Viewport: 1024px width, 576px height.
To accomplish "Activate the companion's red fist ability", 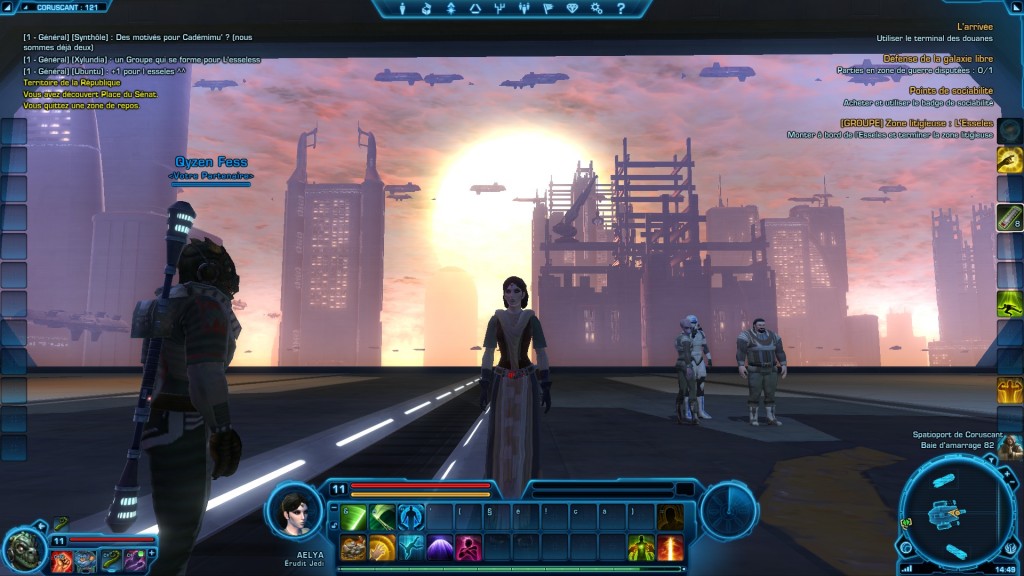I will pyautogui.click(x=62, y=560).
